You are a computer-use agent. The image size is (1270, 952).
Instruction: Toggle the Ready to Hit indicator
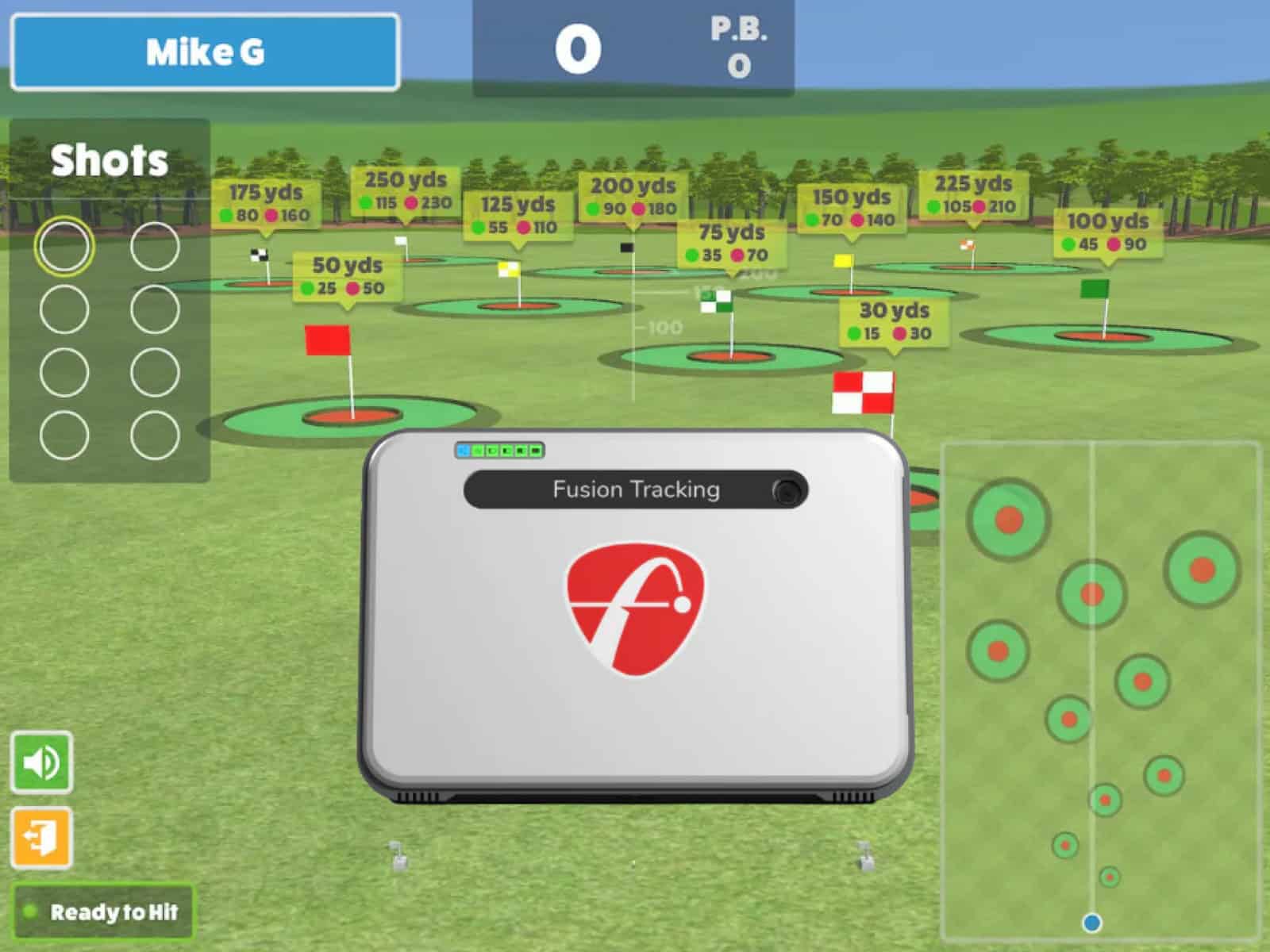point(103,911)
